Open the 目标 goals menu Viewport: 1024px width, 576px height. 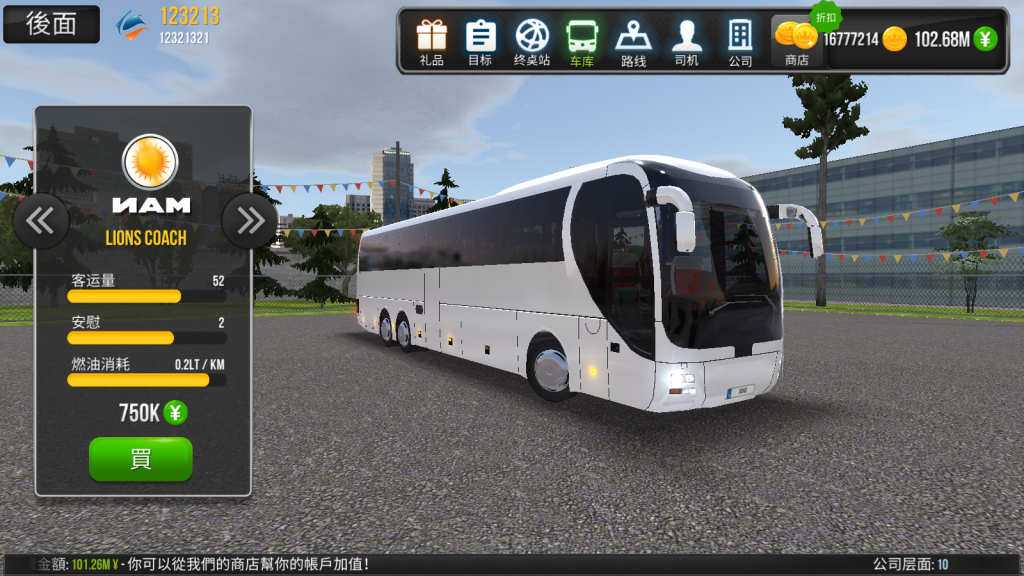tap(480, 42)
